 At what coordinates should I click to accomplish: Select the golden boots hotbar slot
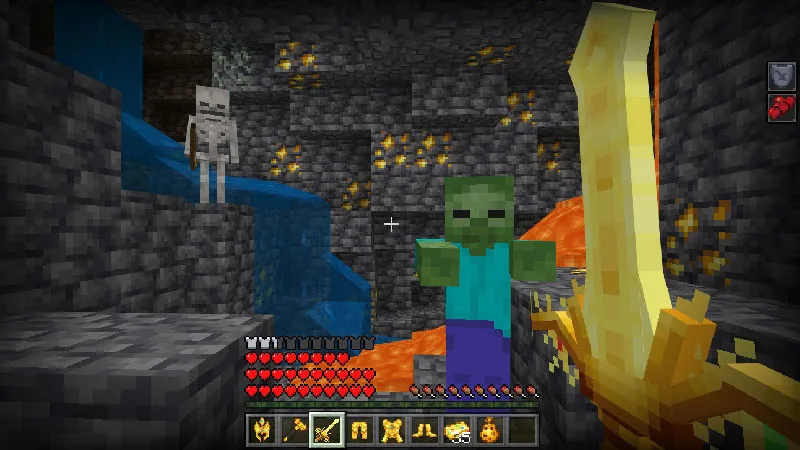tap(424, 430)
